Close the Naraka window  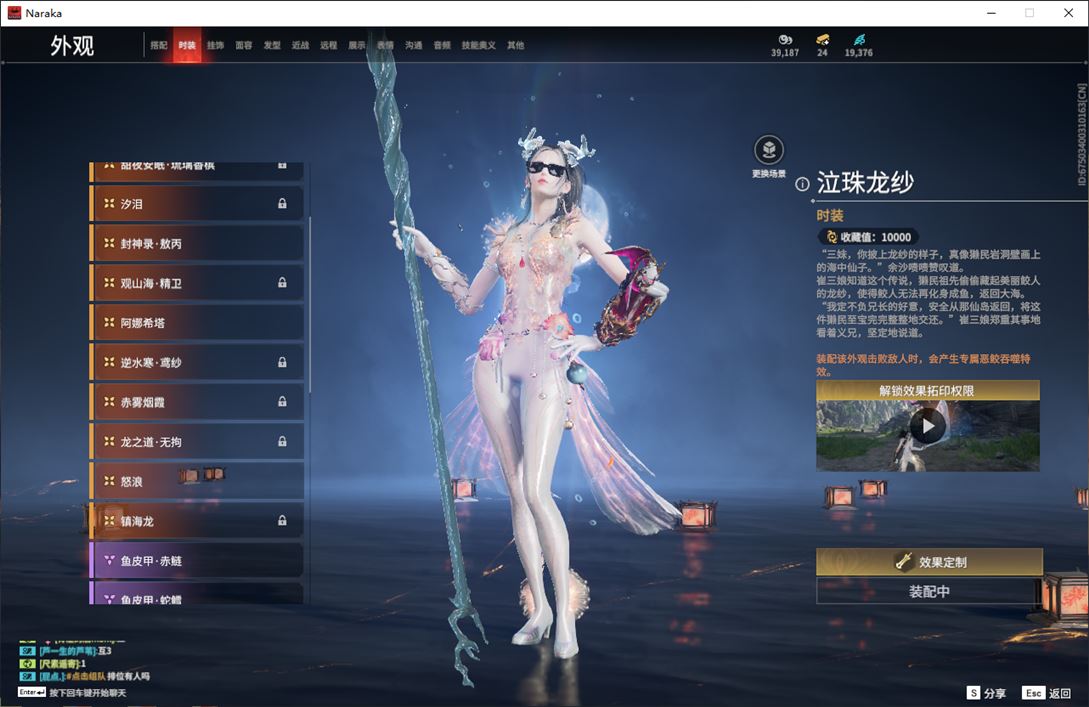point(1067,13)
